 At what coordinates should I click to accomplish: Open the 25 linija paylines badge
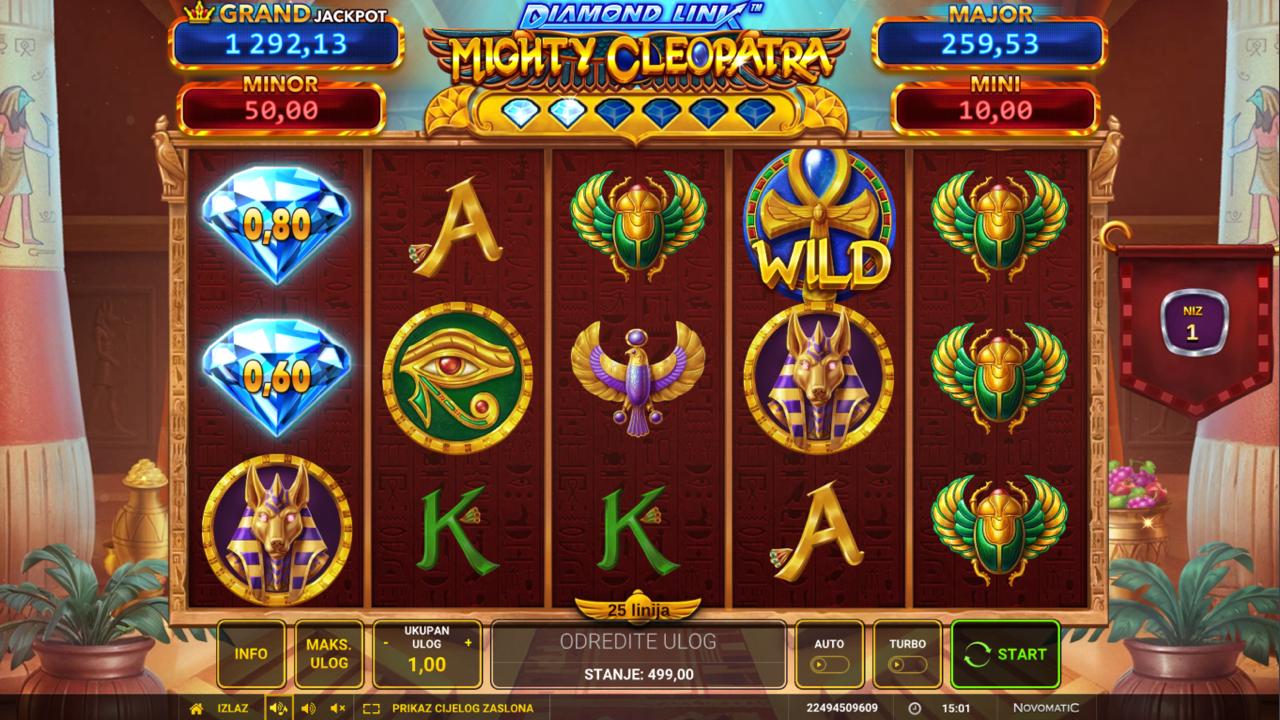click(x=638, y=609)
